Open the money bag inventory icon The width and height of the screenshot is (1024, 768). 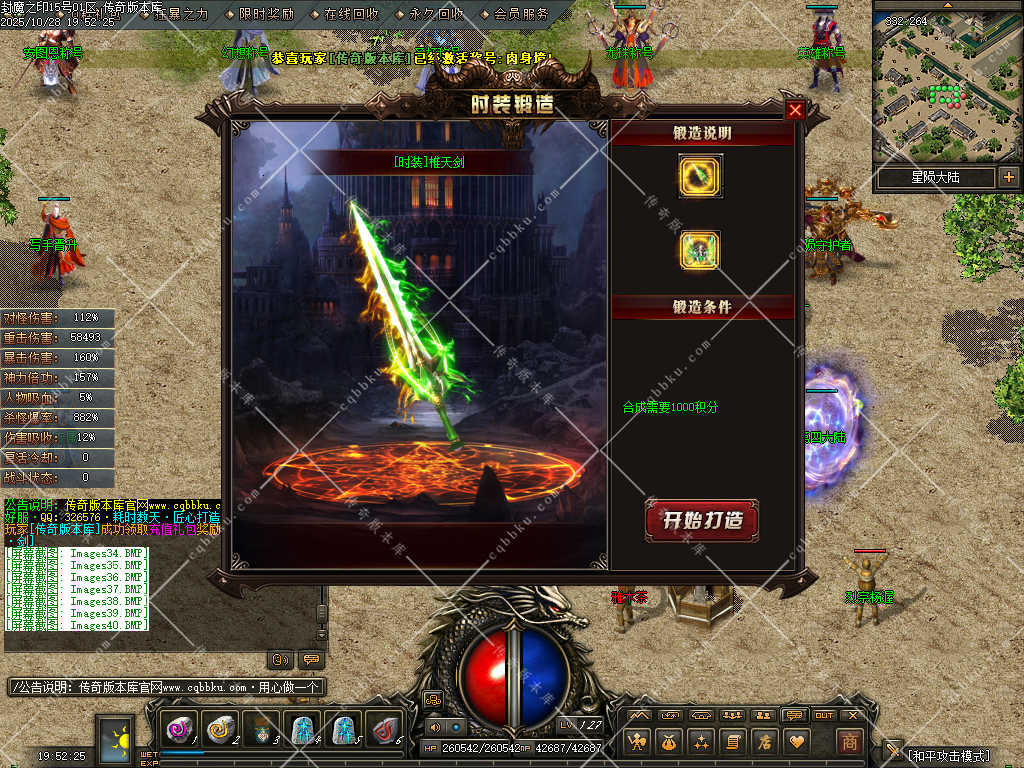(668, 741)
